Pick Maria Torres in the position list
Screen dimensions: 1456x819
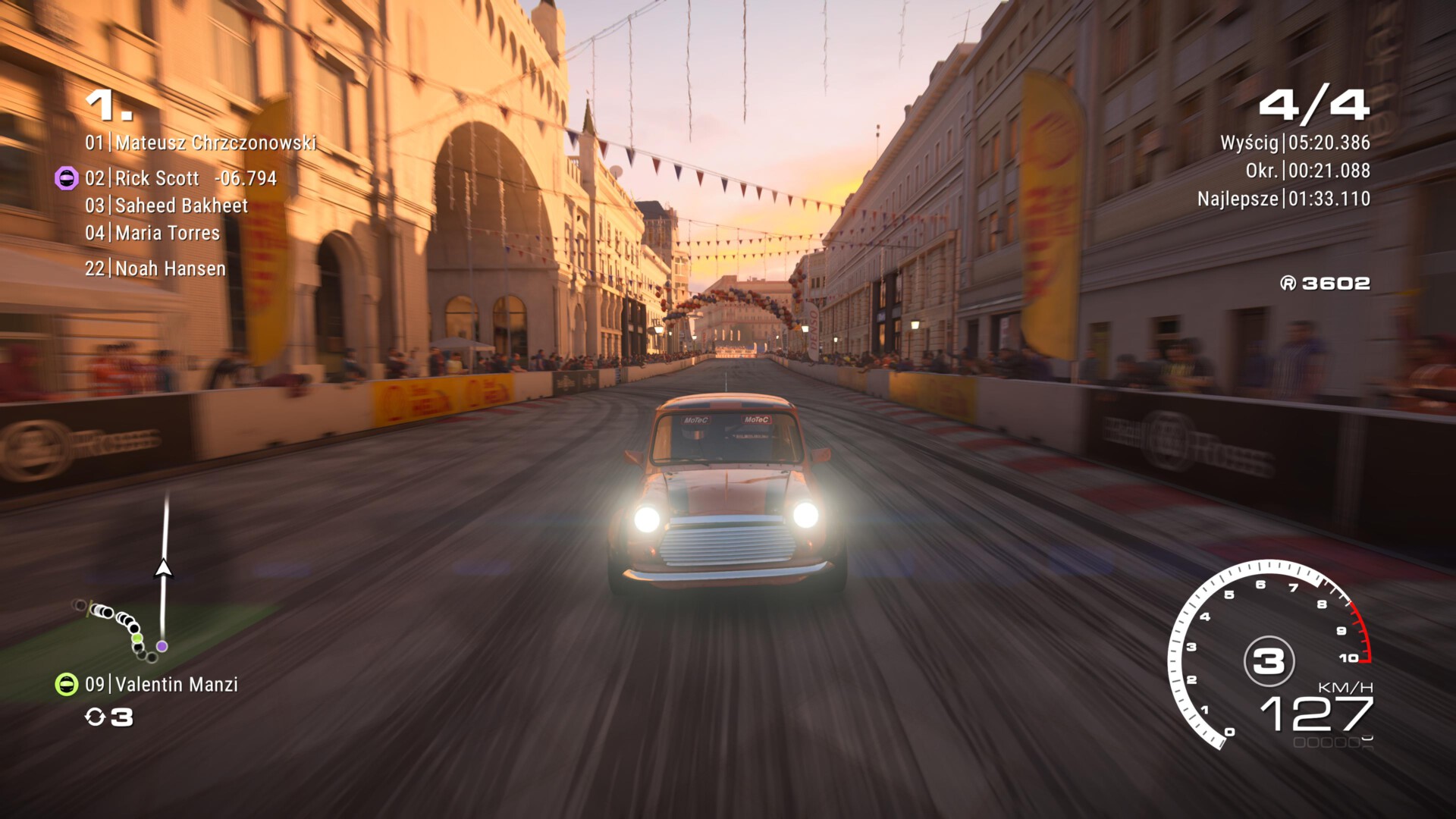152,233
